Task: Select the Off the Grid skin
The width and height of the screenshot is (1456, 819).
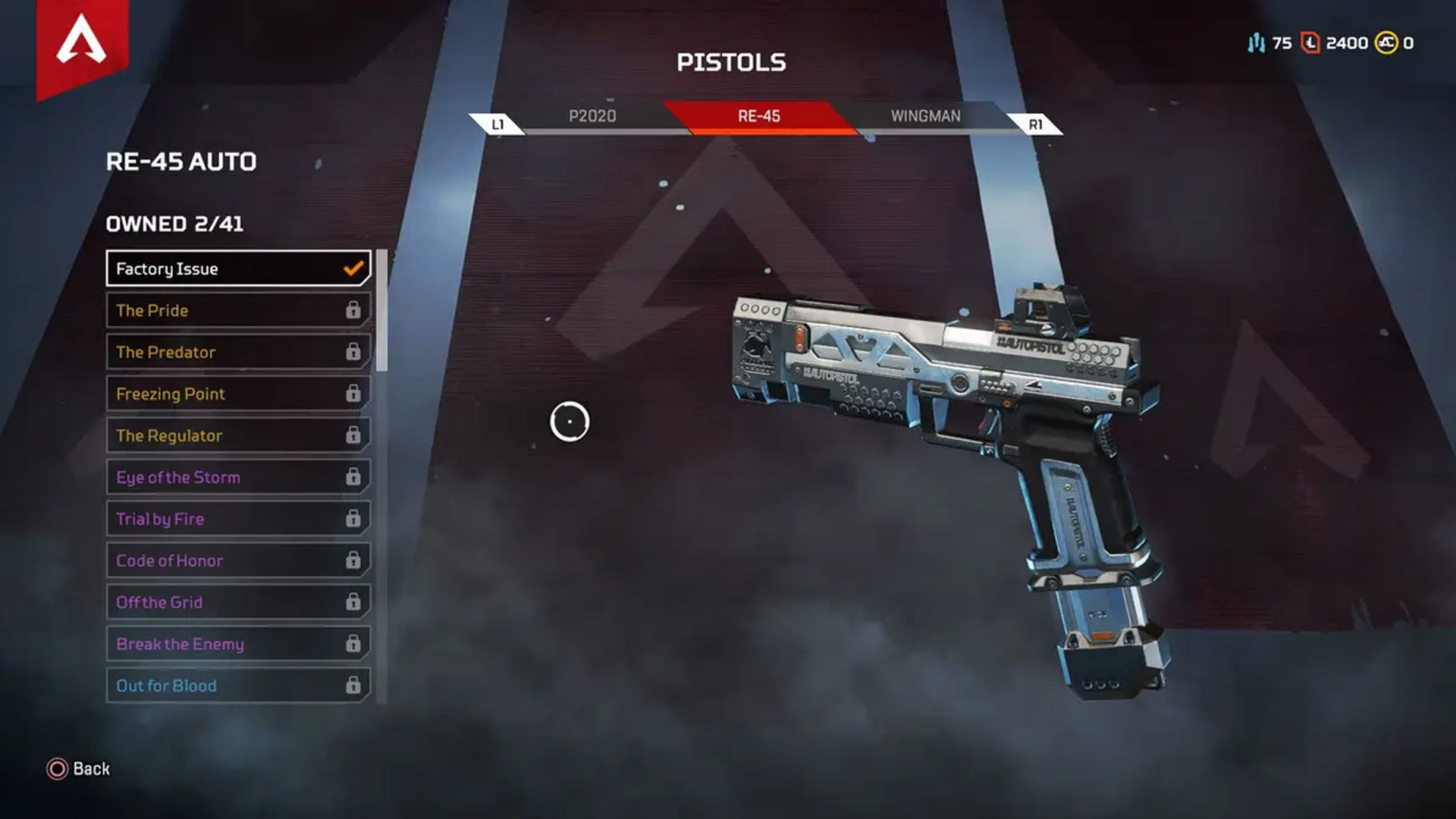Action: point(238,602)
